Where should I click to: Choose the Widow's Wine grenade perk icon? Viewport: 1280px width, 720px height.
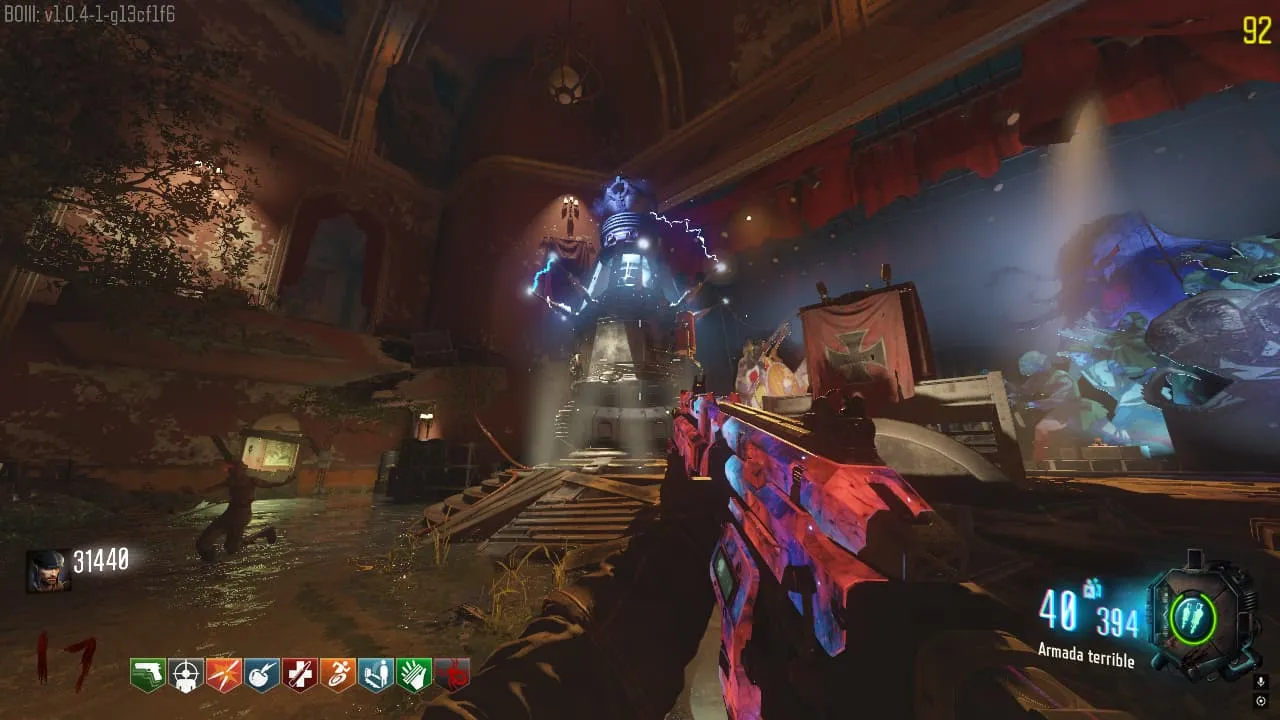tap(261, 675)
